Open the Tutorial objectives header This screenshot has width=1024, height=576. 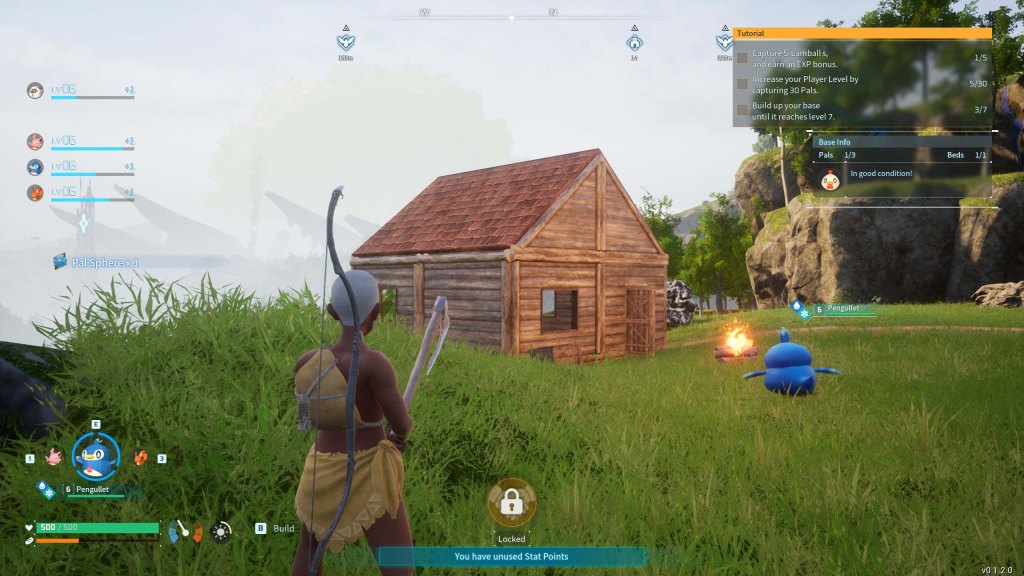pyautogui.click(x=862, y=33)
